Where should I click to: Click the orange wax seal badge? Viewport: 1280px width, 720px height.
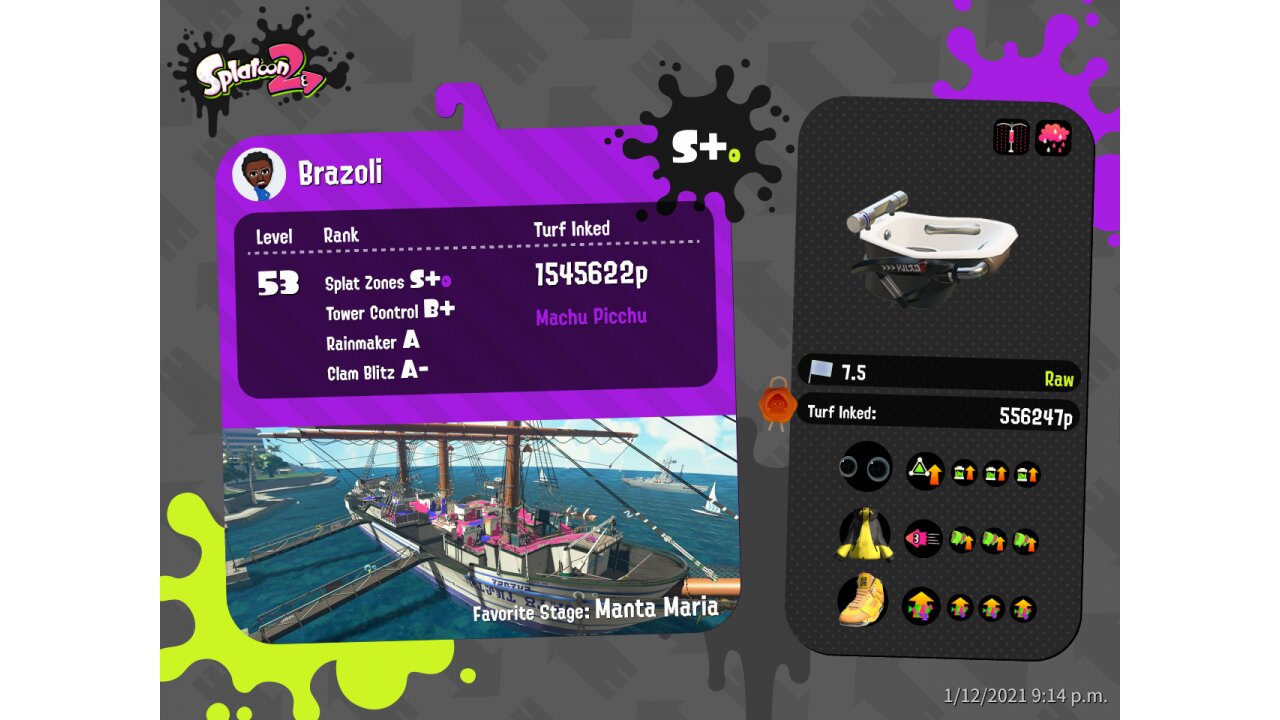click(777, 405)
